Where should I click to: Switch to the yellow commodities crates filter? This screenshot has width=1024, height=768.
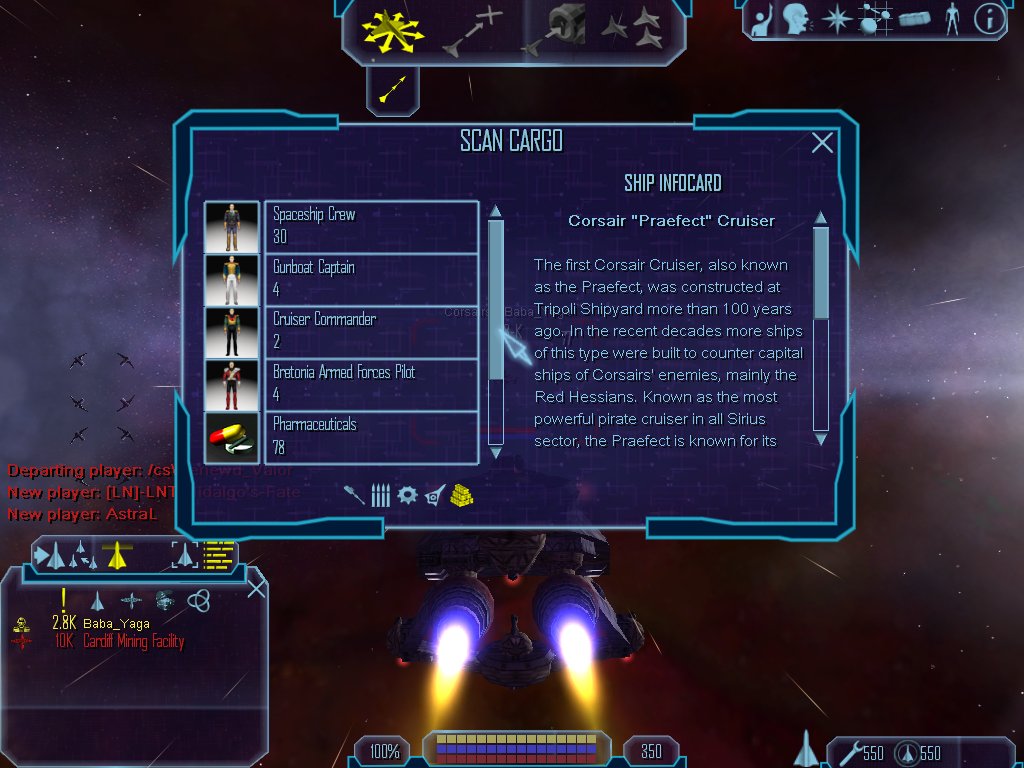461,495
